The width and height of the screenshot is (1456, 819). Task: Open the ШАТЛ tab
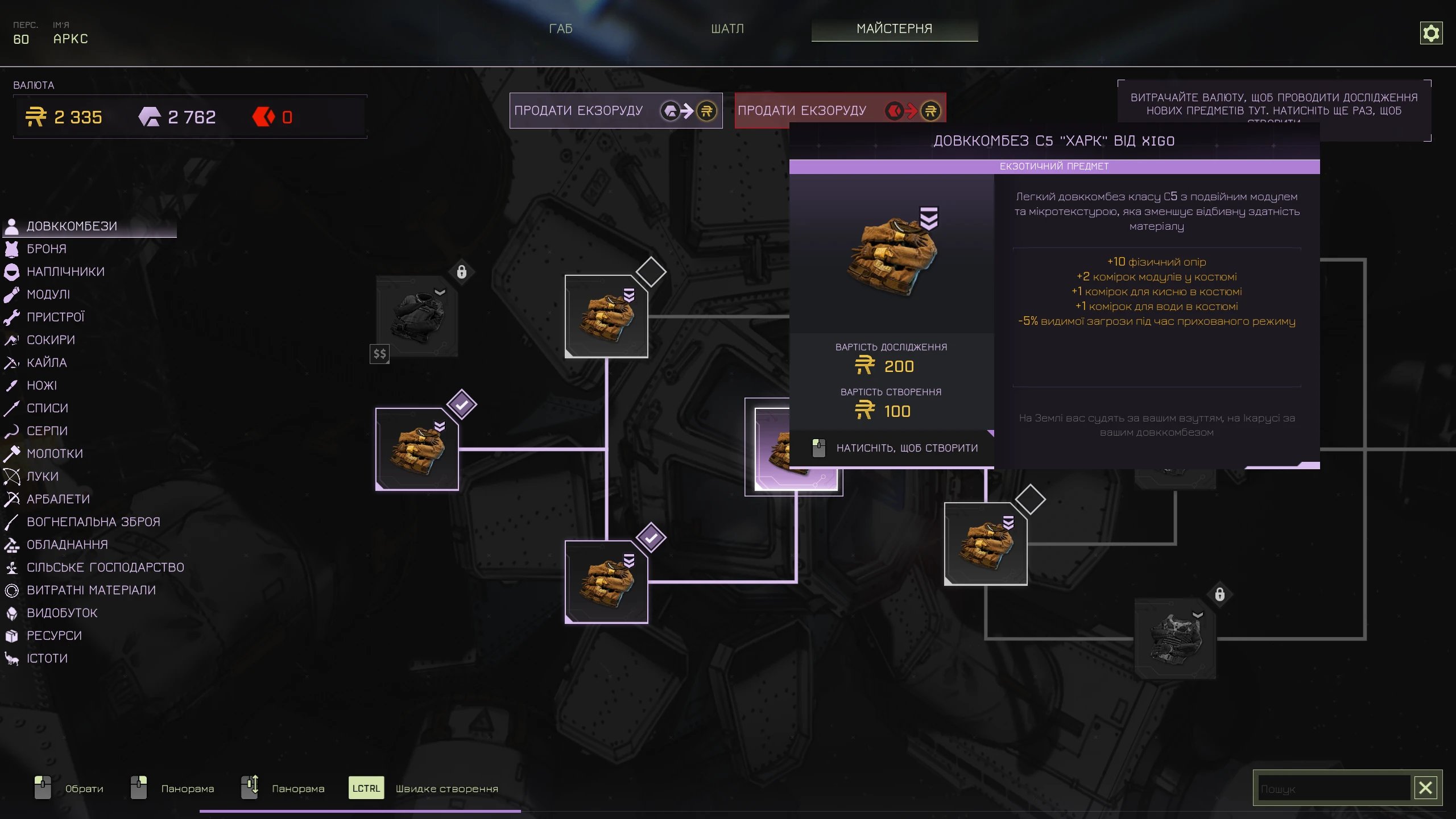pyautogui.click(x=727, y=28)
